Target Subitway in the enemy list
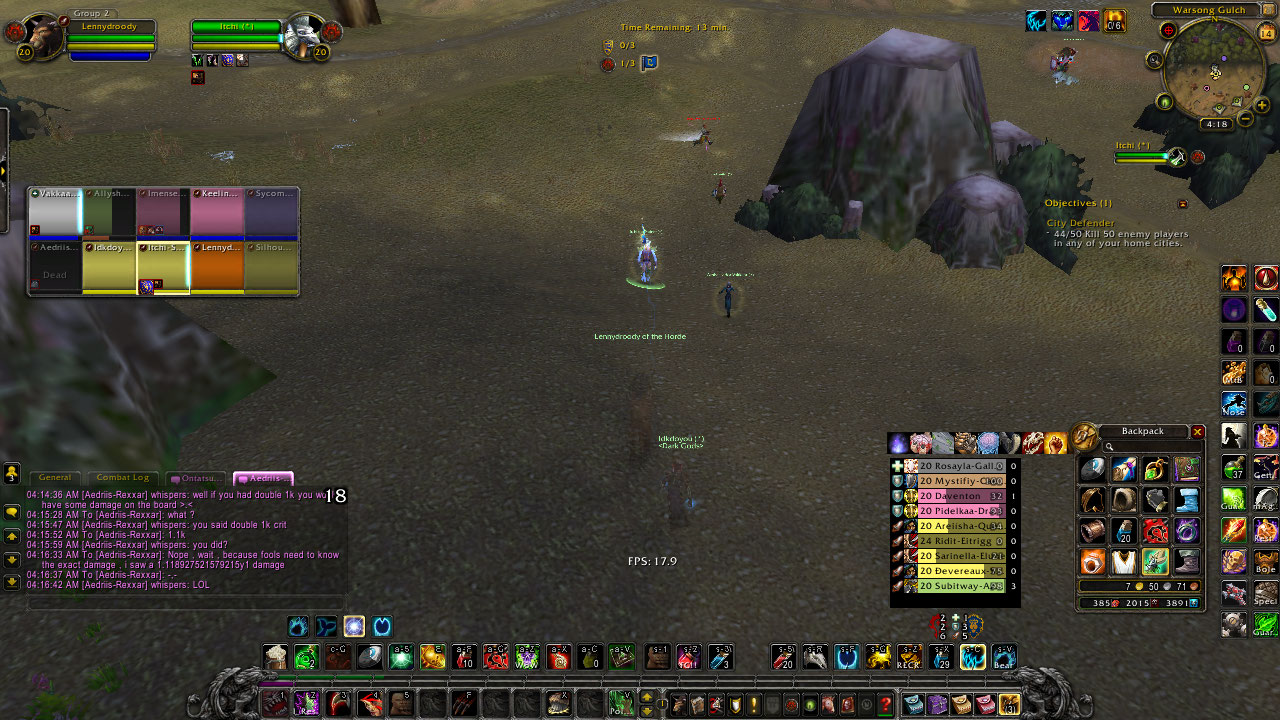This screenshot has width=1280, height=720. [954, 586]
